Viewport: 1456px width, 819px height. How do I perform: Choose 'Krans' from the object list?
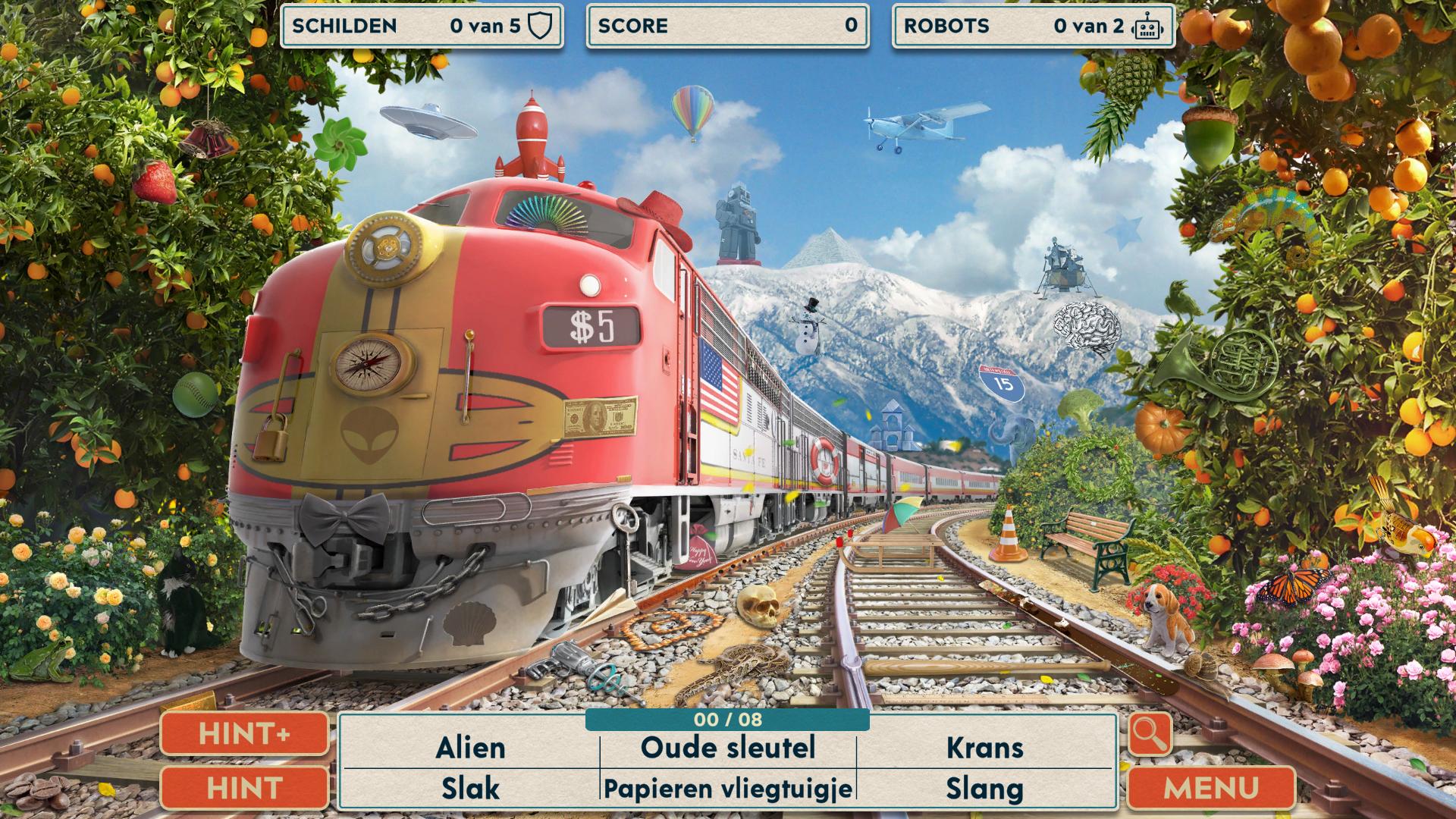click(x=984, y=748)
